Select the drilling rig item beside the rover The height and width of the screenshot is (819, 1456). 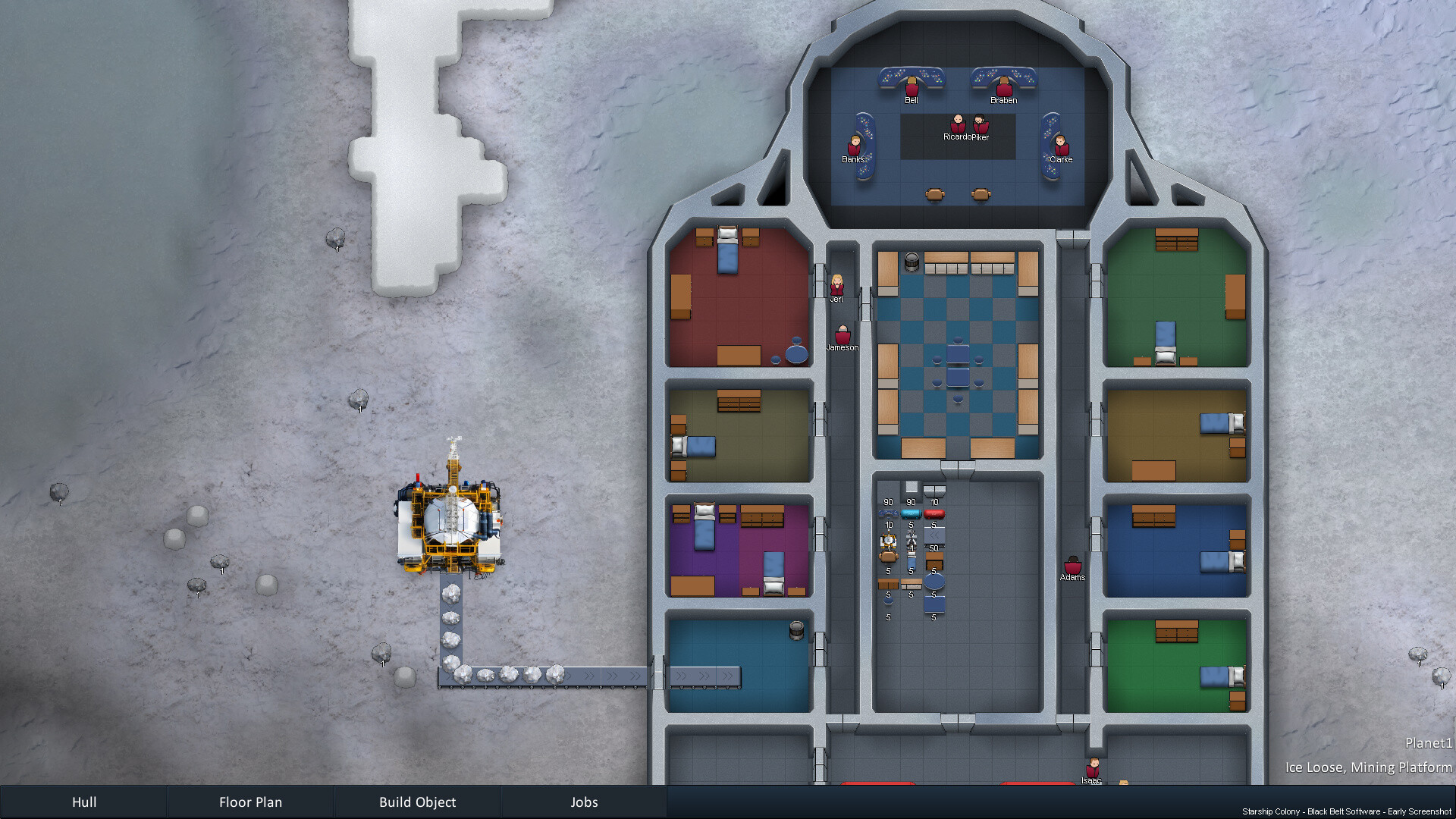coord(912,538)
